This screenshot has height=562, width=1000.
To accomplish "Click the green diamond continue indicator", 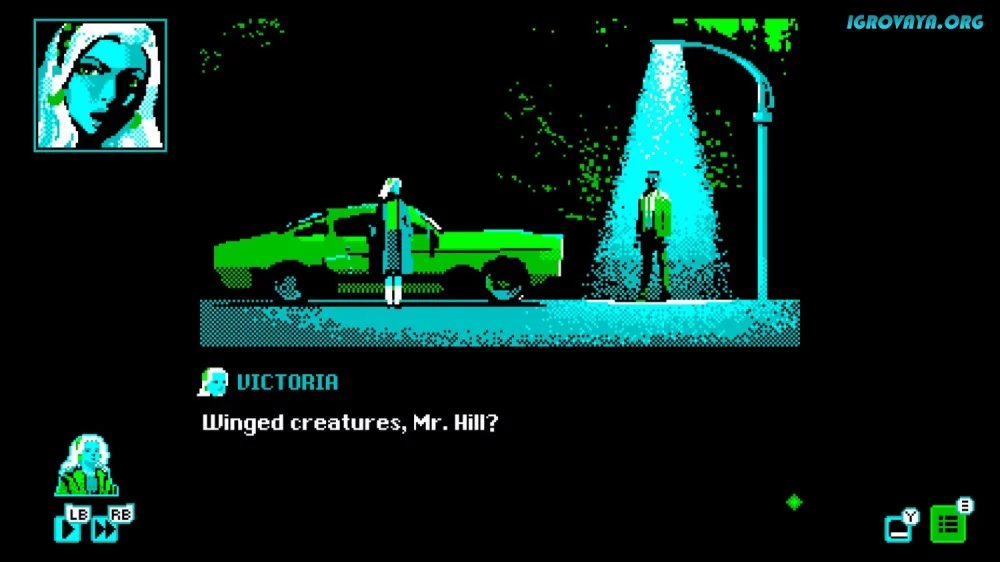I will click(x=794, y=502).
